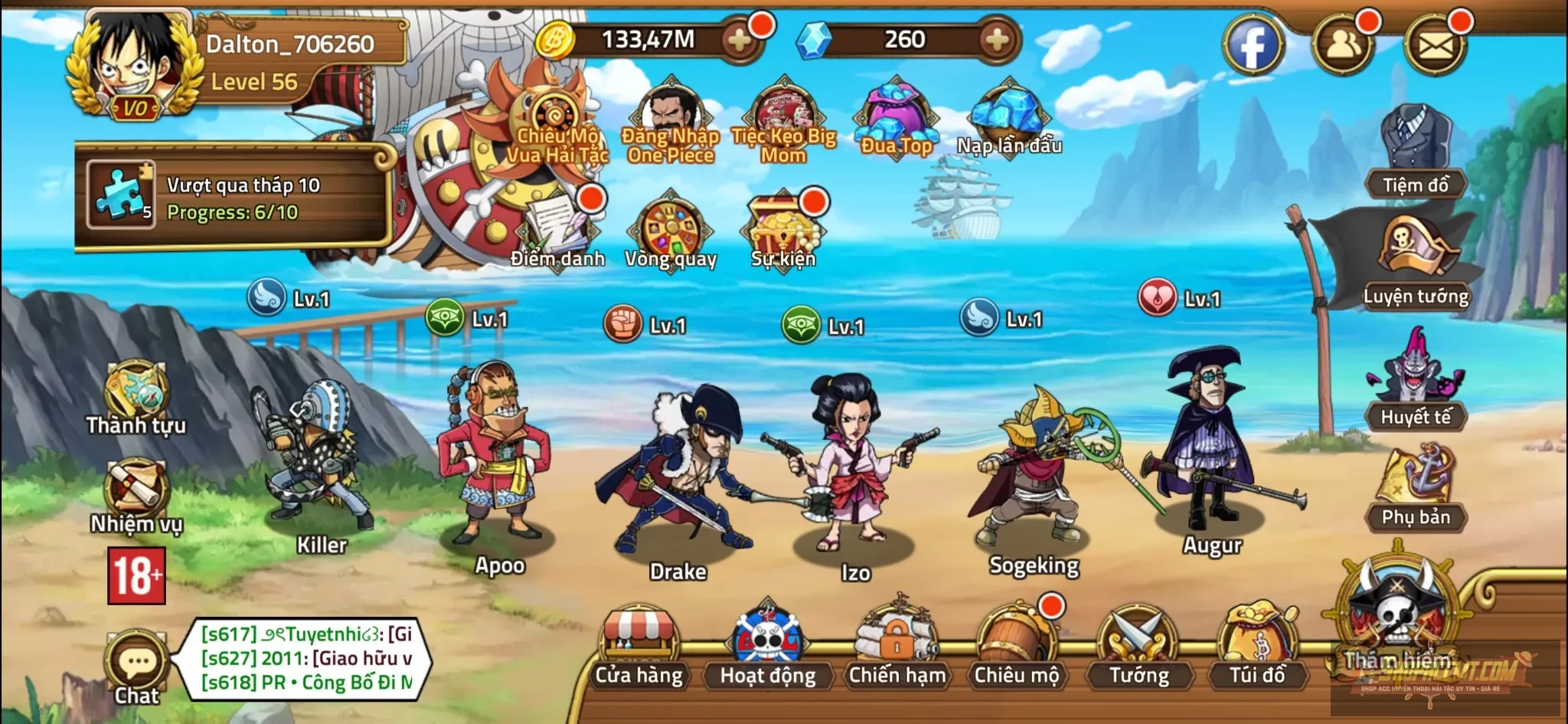Screen dimensions: 1568x724
Task: Add more blue gems with plus button
Action: pyautogui.click(x=997, y=40)
